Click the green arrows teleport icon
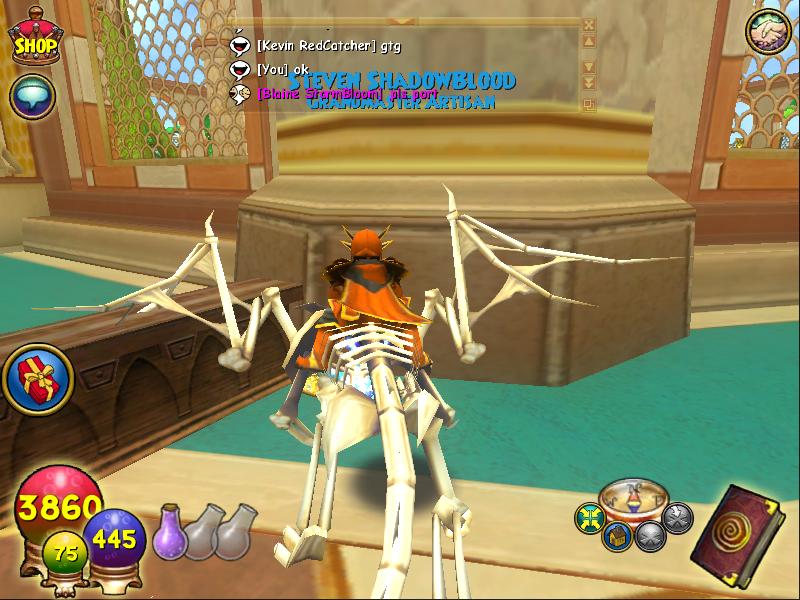Screen dimensions: 800x600 pyautogui.click(x=589, y=517)
